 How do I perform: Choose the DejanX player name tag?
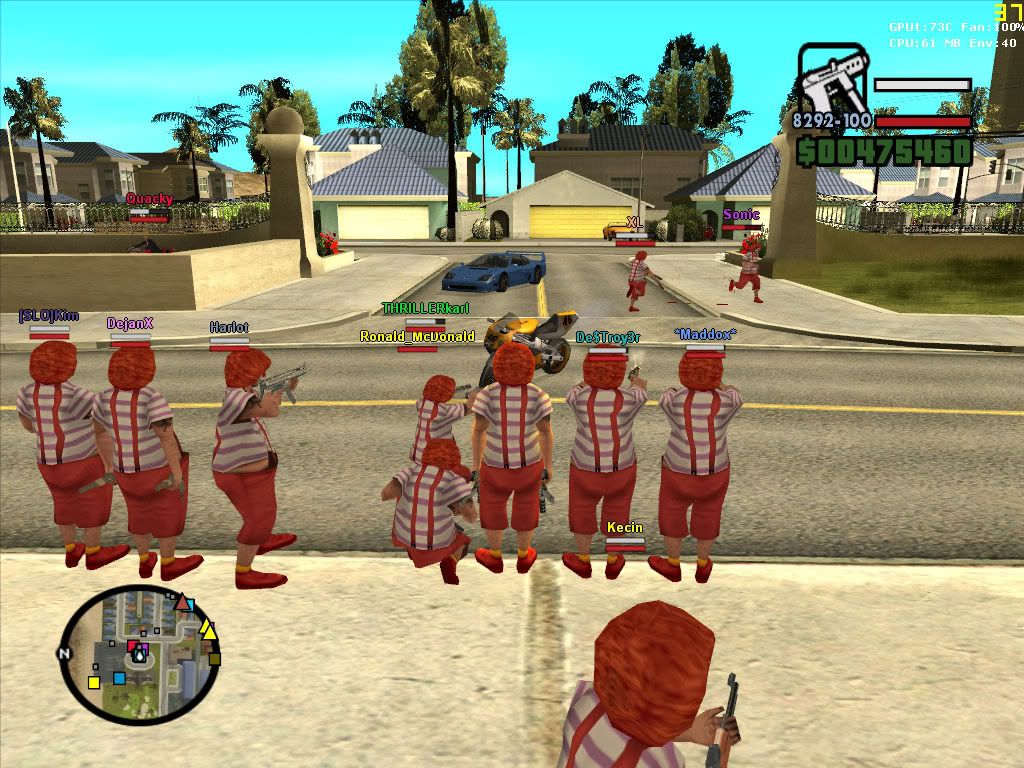point(130,324)
